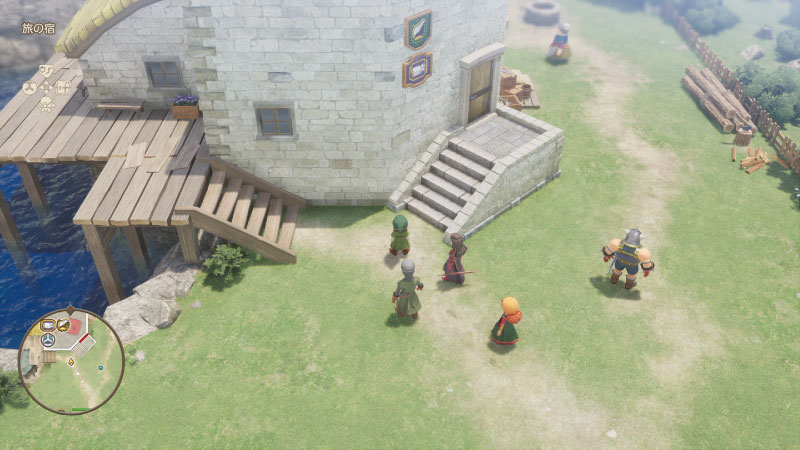The height and width of the screenshot is (450, 800).
Task: Click the round emblem shortcut icon
Action: [29, 87]
